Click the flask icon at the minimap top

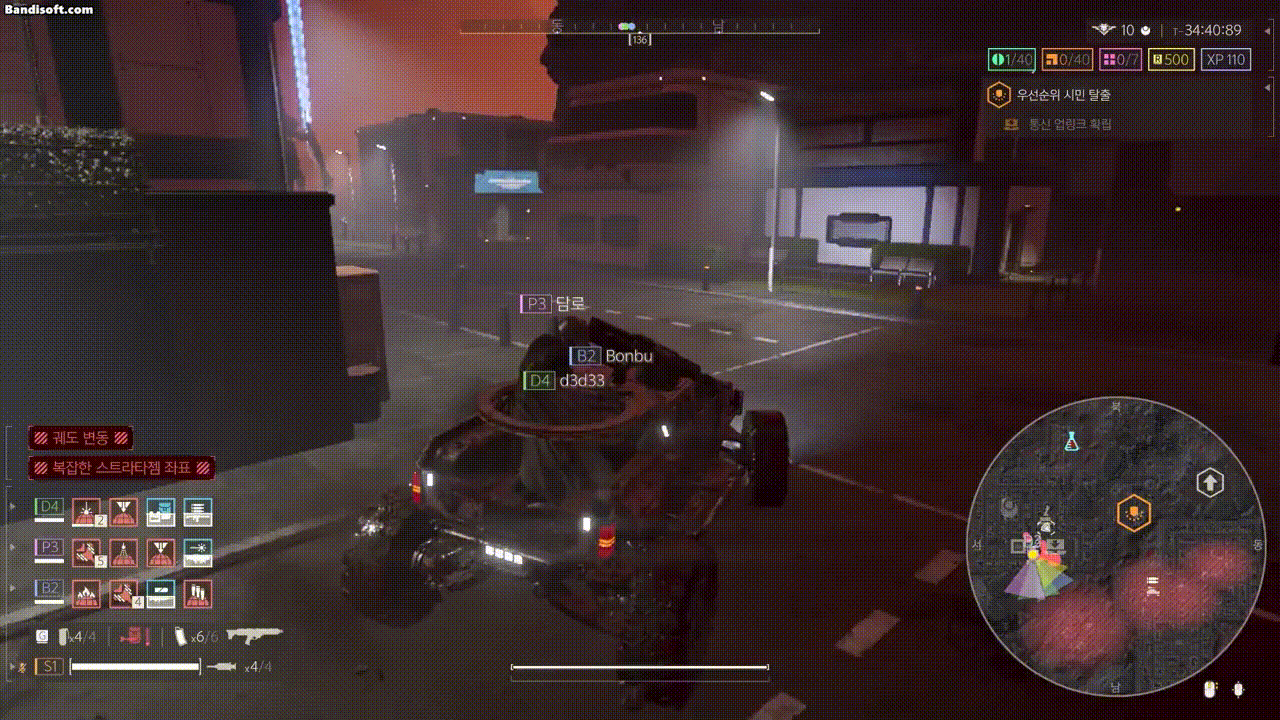tap(1071, 440)
